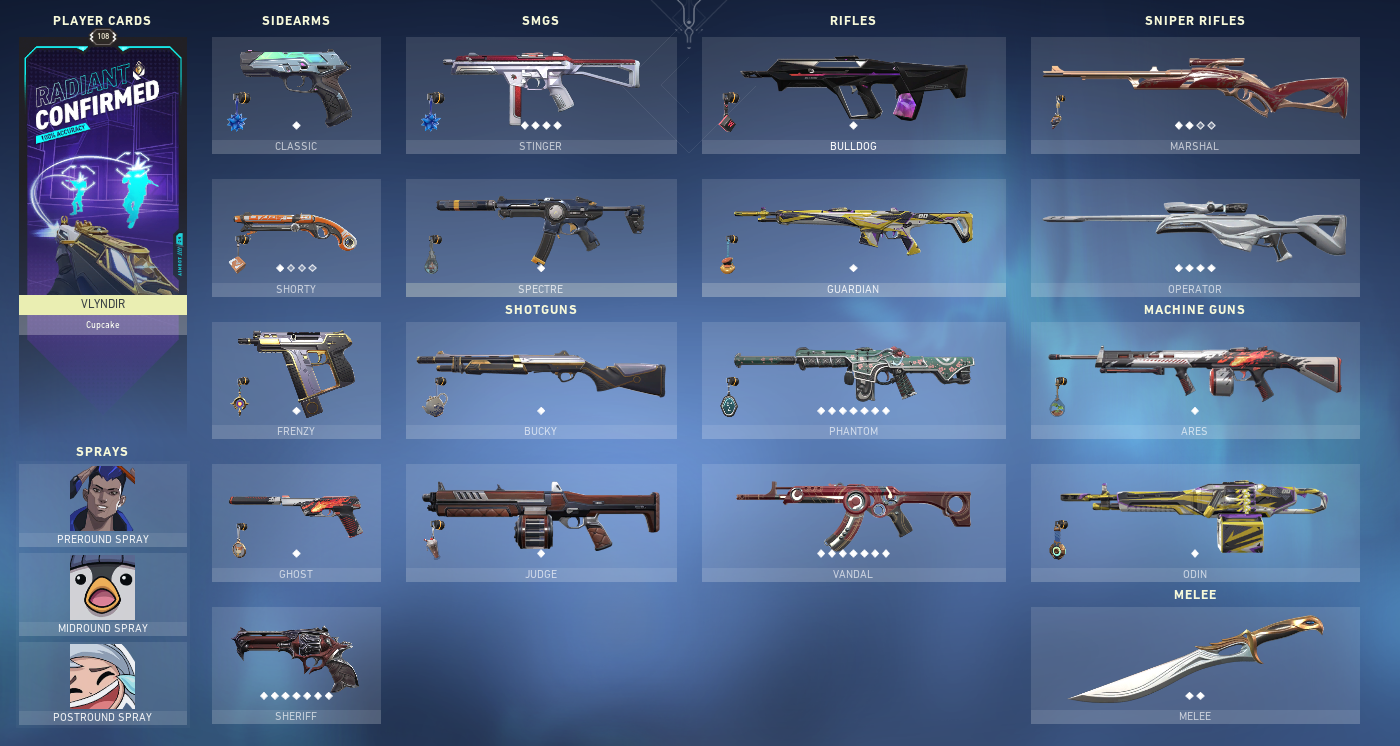Change the Cupcake player title

(102, 324)
